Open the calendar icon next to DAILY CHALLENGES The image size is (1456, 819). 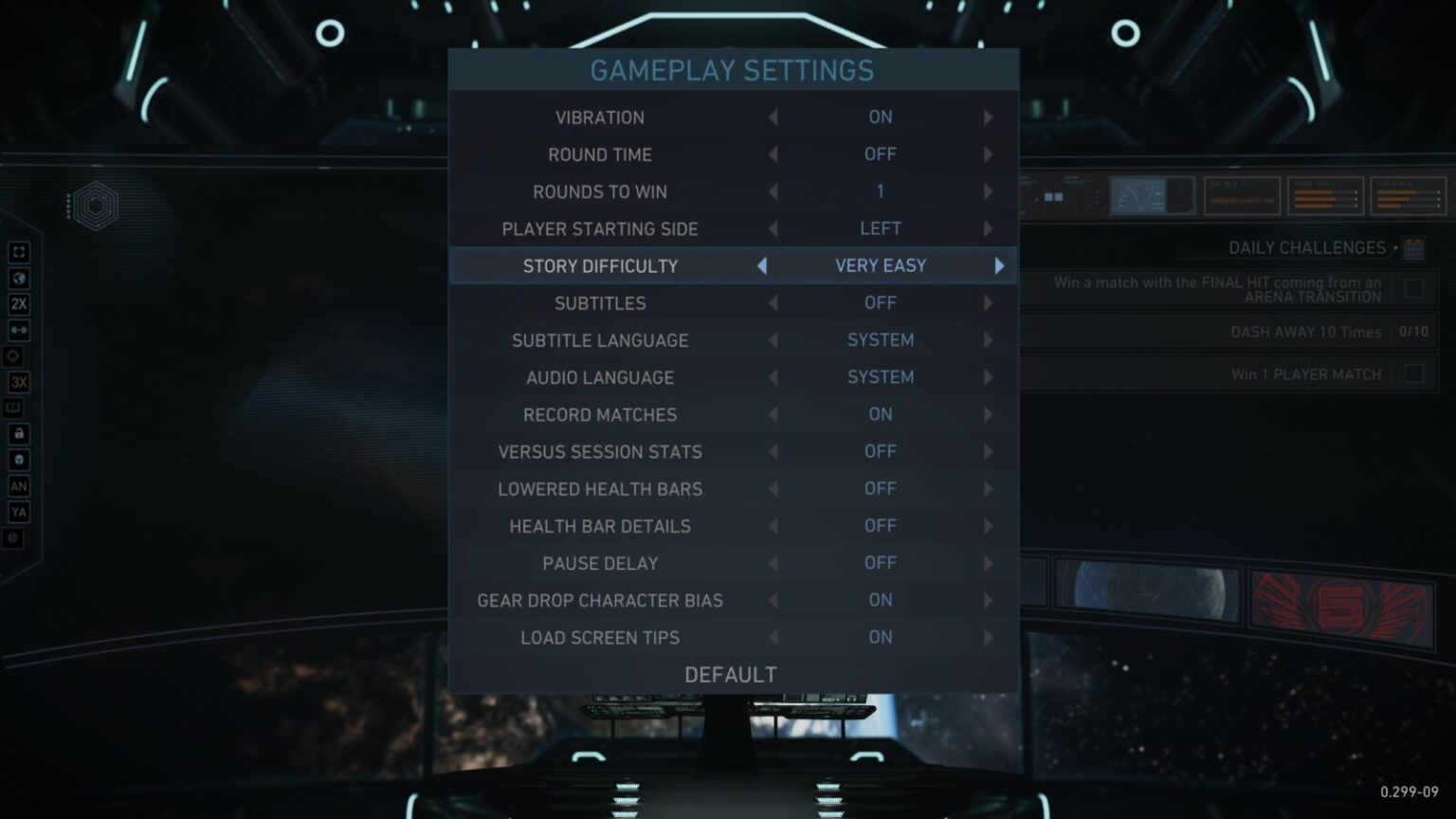[1412, 247]
